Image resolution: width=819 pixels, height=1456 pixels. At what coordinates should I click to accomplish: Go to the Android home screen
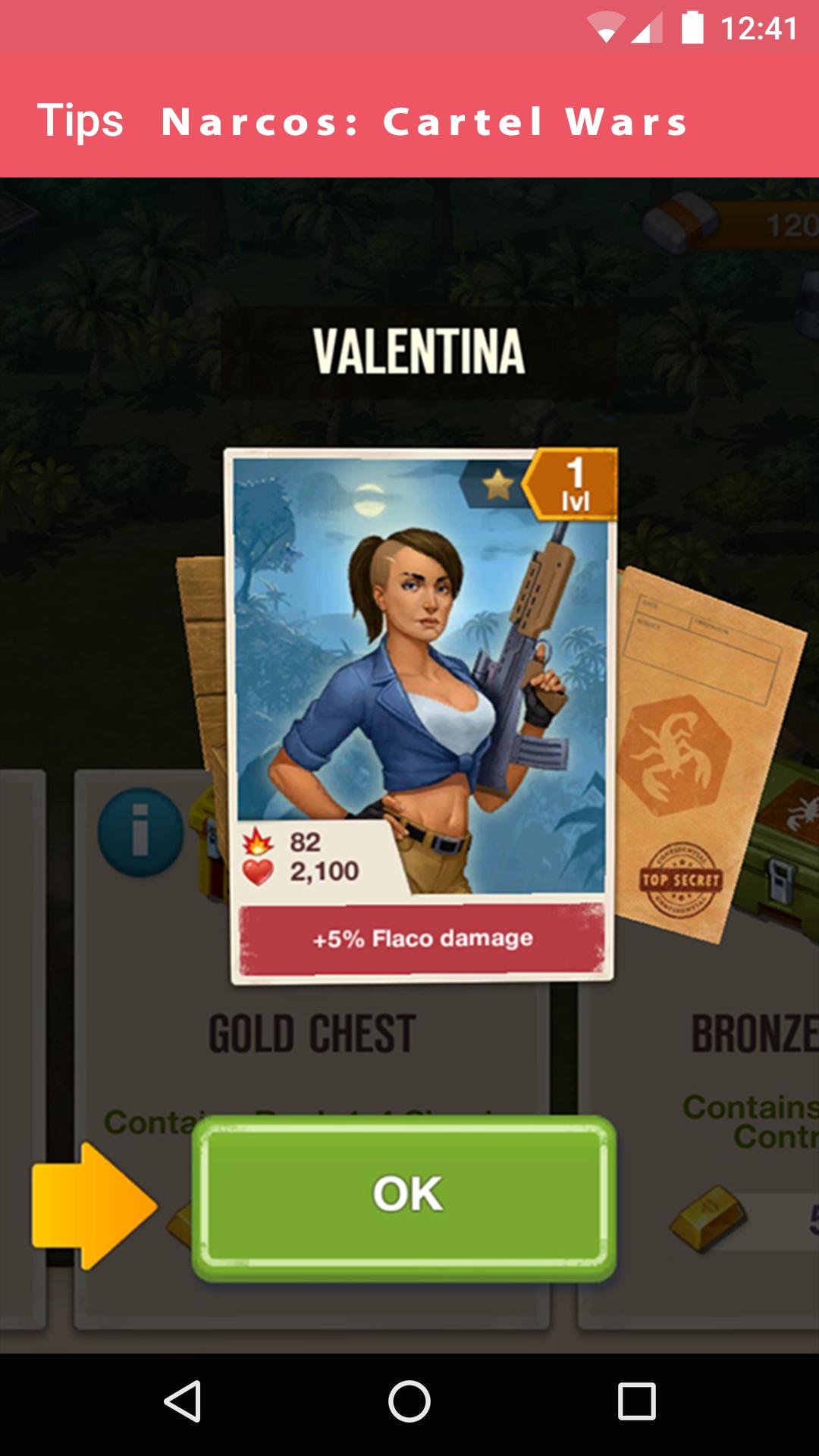point(409,1401)
